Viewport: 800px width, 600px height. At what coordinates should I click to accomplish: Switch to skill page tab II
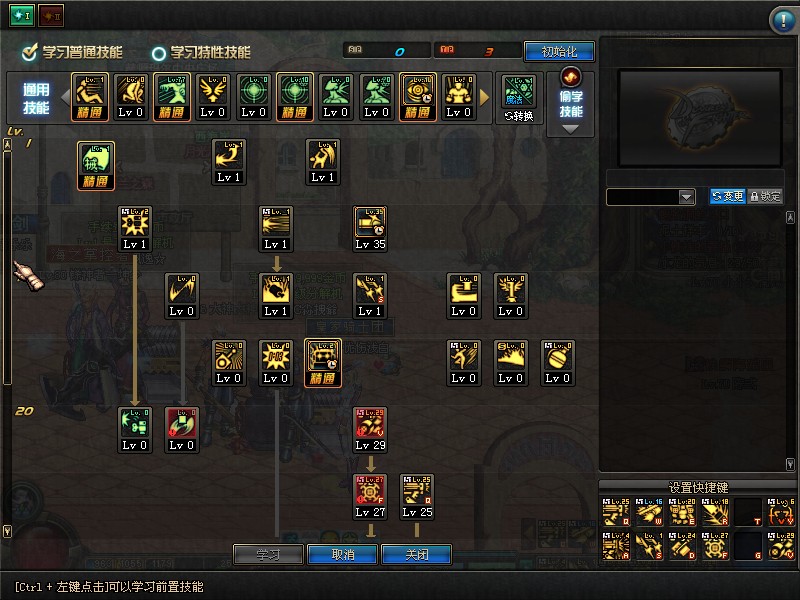coord(50,17)
